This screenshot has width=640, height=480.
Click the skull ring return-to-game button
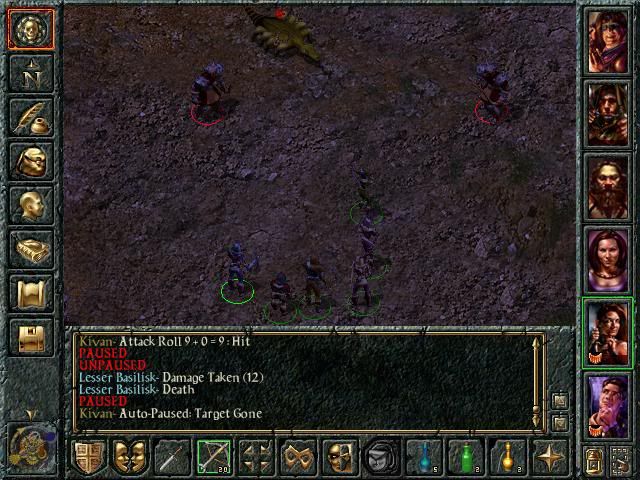pos(30,29)
